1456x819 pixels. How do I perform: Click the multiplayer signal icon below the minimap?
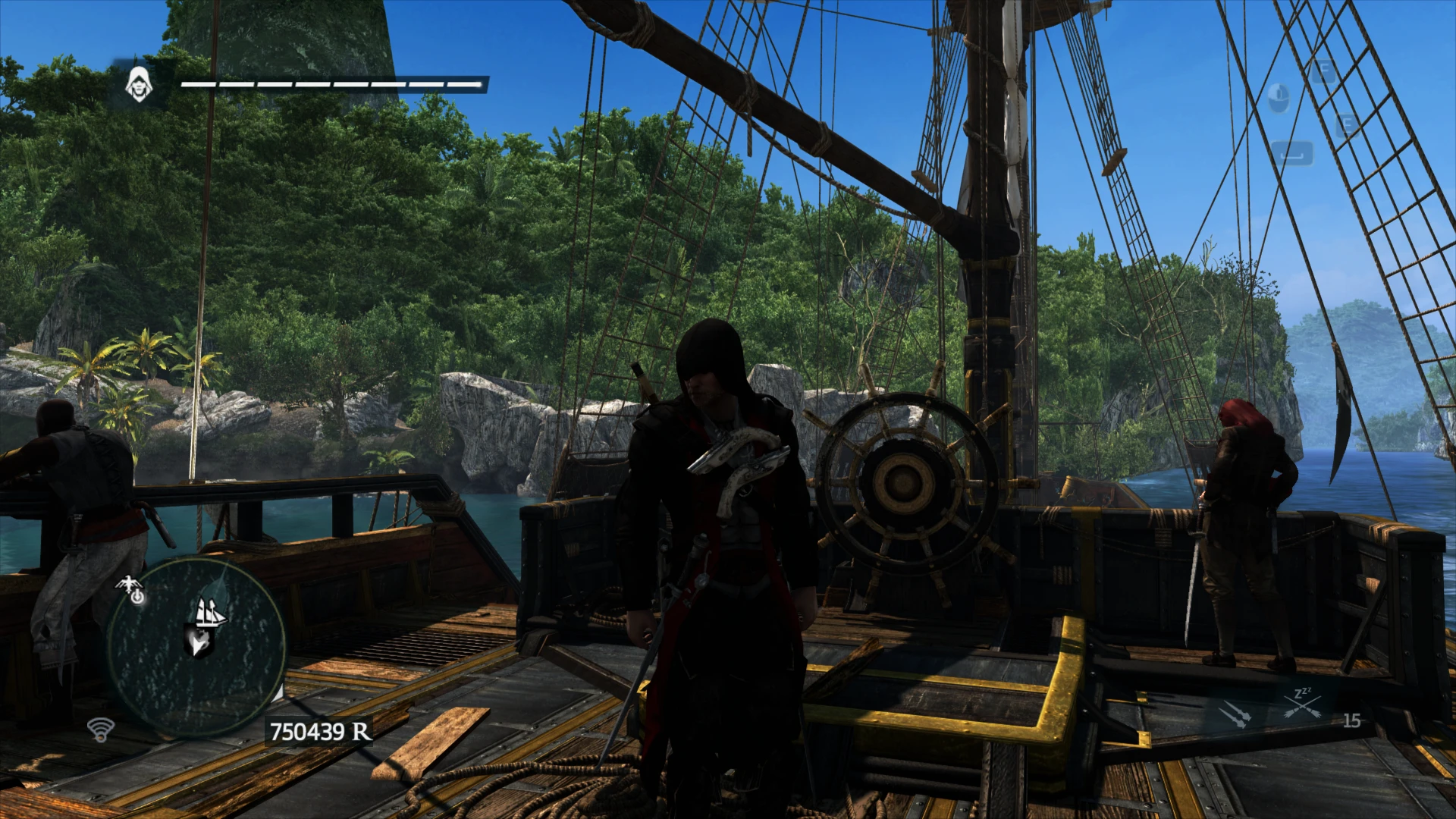(102, 730)
